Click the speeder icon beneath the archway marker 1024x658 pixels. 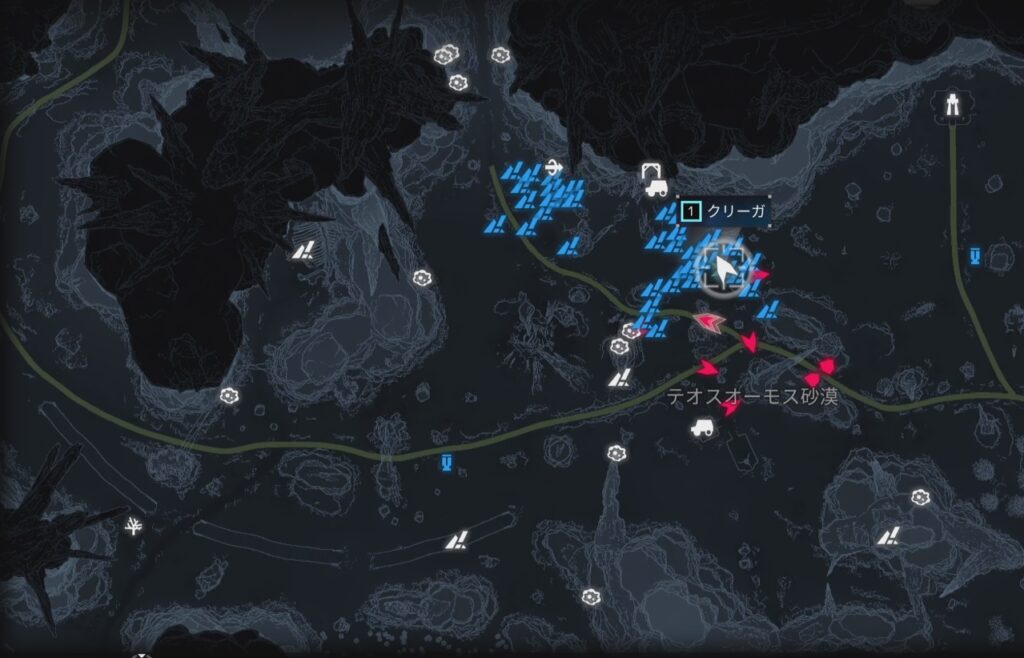[x=656, y=187]
